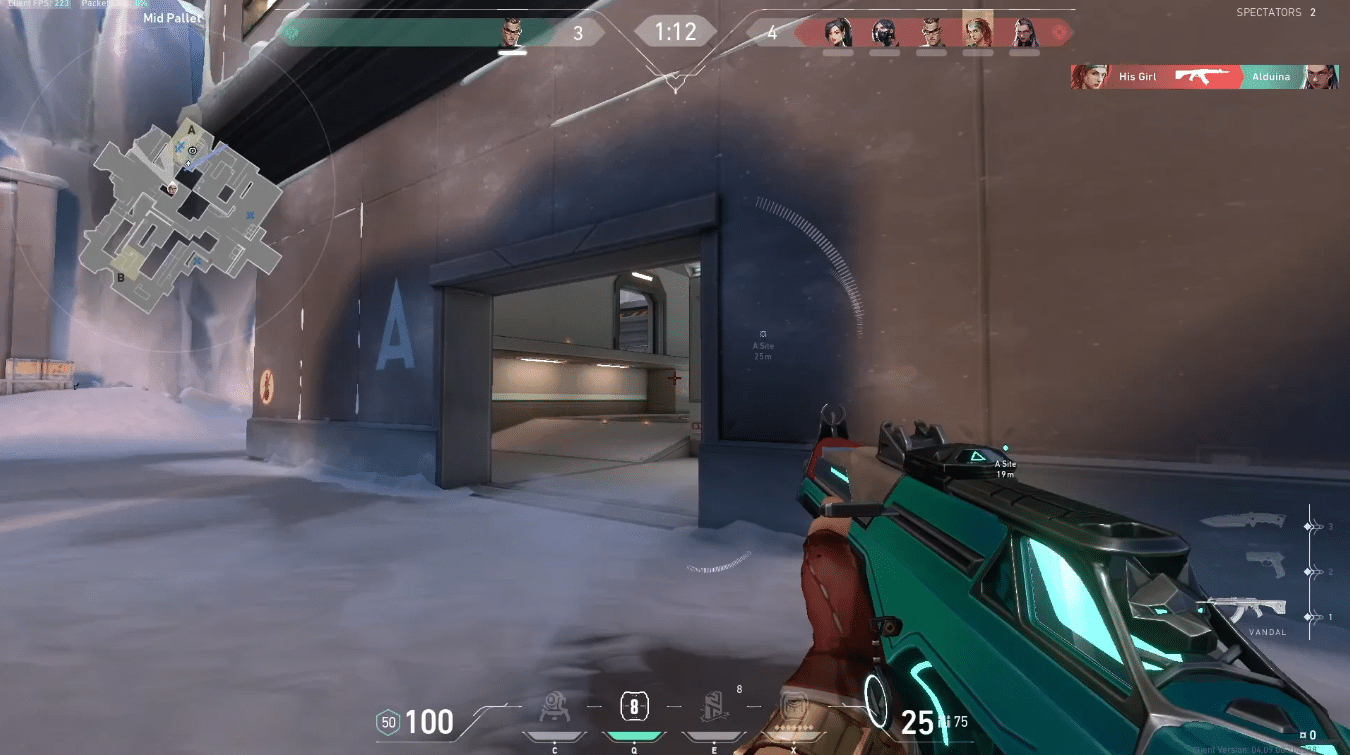
Task: Select the E signature ability icon
Action: [x=712, y=708]
